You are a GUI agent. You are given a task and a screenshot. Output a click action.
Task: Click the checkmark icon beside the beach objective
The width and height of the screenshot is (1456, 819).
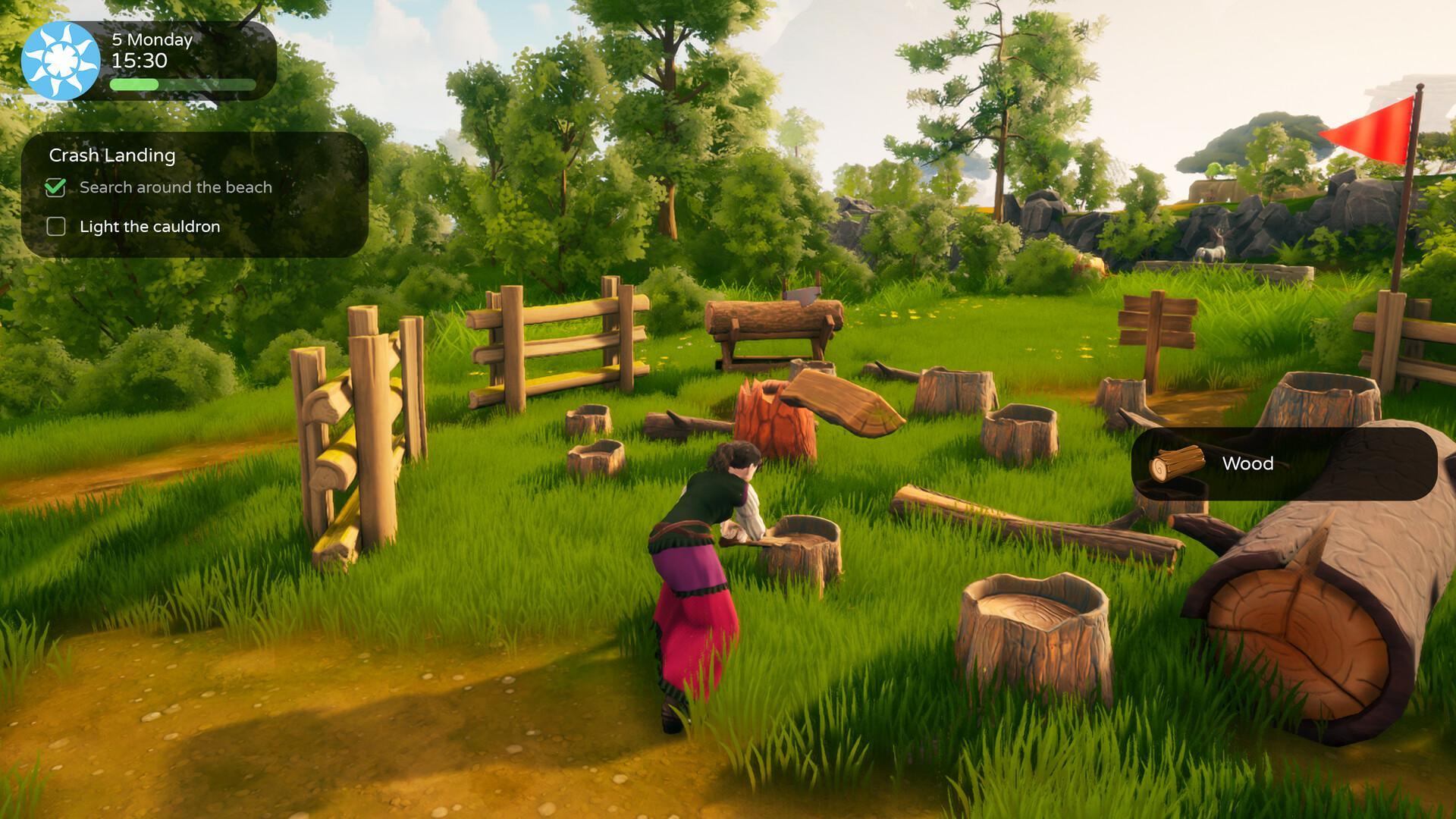(55, 188)
